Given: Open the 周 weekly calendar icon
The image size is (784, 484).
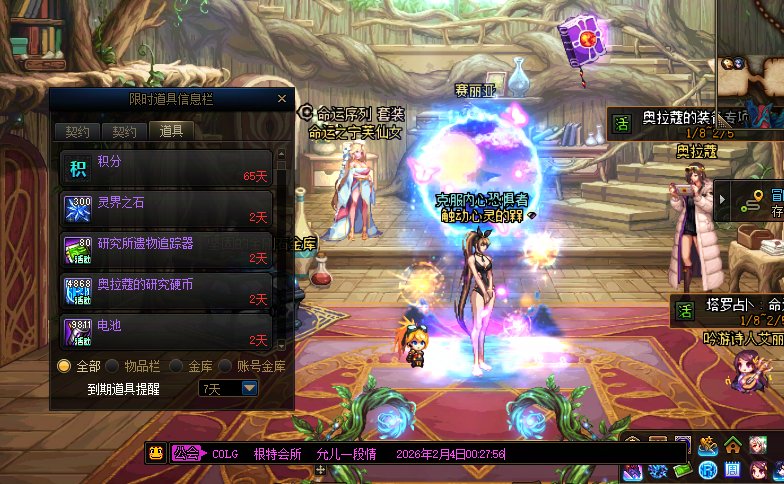Looking at the screenshot, I should point(733,470).
